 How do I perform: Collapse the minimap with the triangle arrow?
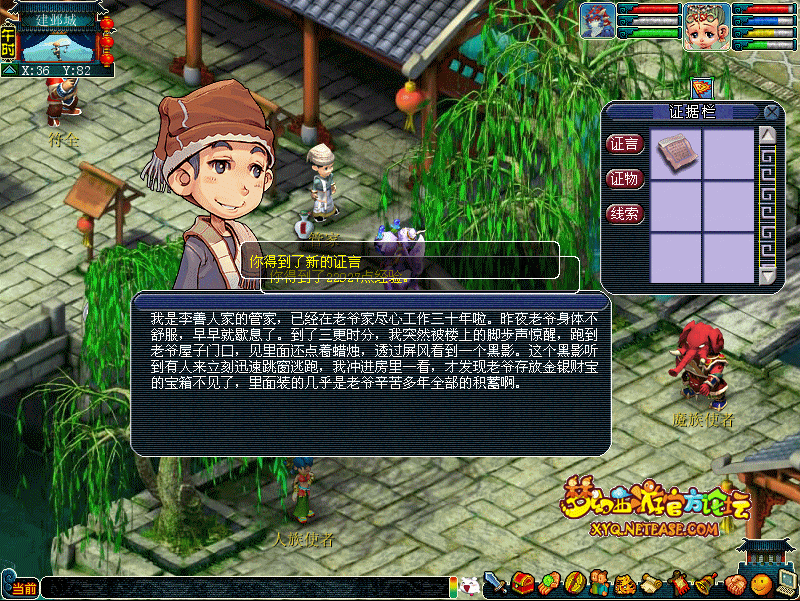coord(9,71)
